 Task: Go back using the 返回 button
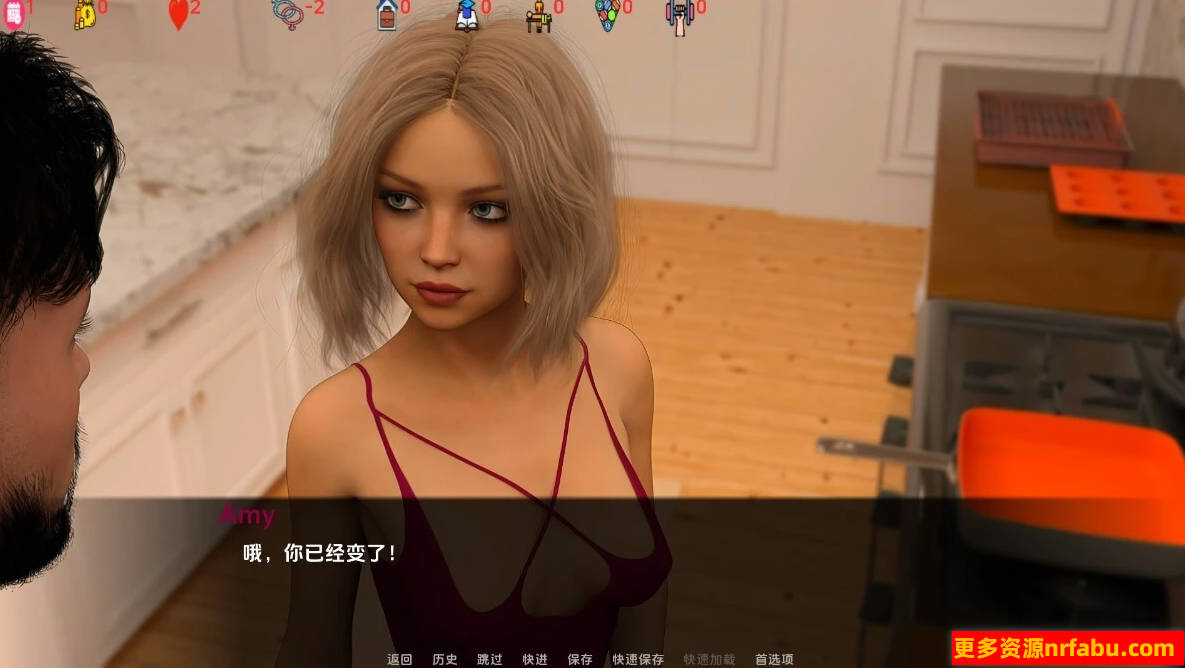tap(399, 659)
